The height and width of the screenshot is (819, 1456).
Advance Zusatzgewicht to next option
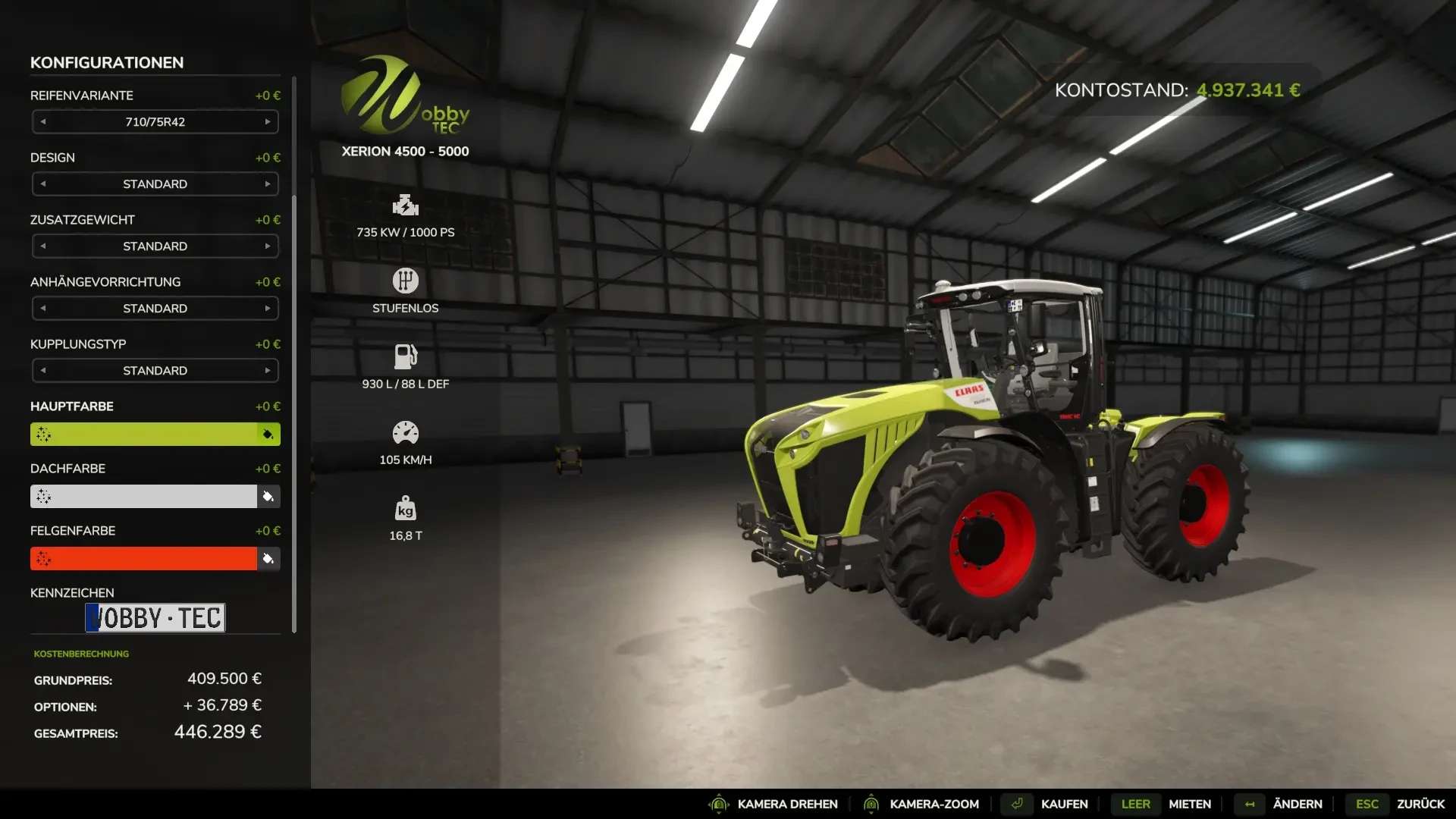[268, 246]
